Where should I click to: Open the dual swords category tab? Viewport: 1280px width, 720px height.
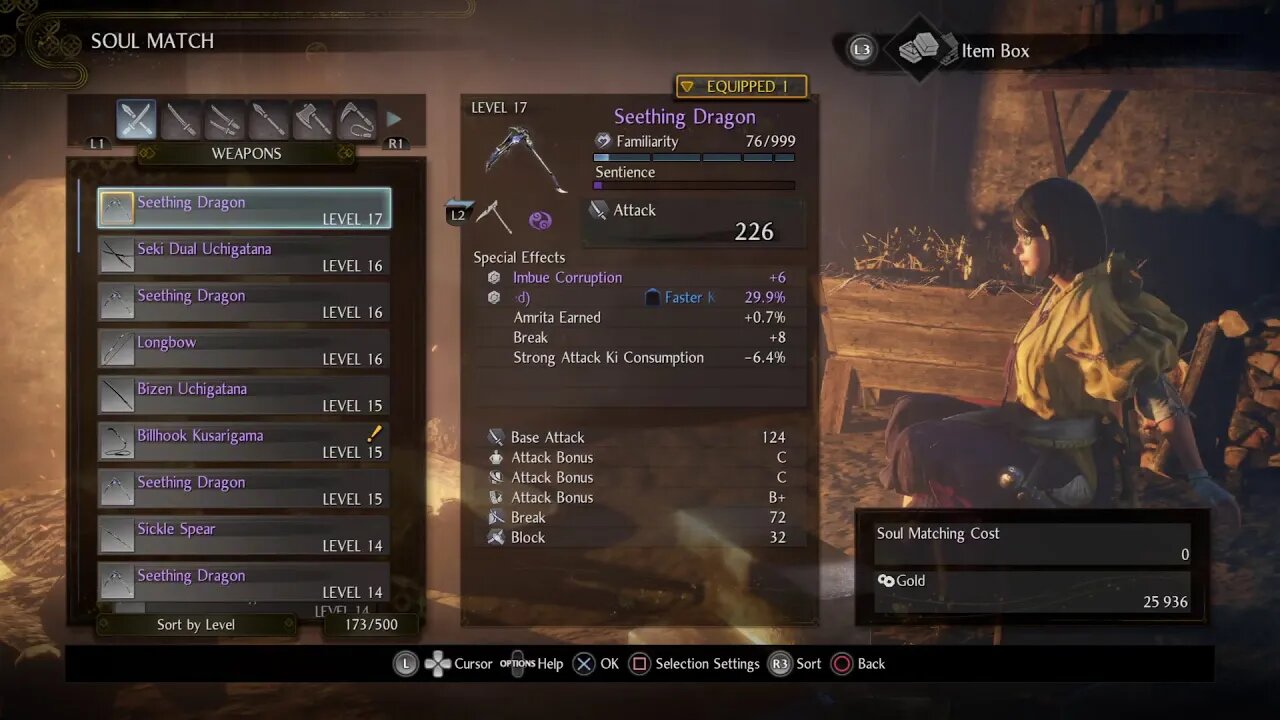(225, 120)
